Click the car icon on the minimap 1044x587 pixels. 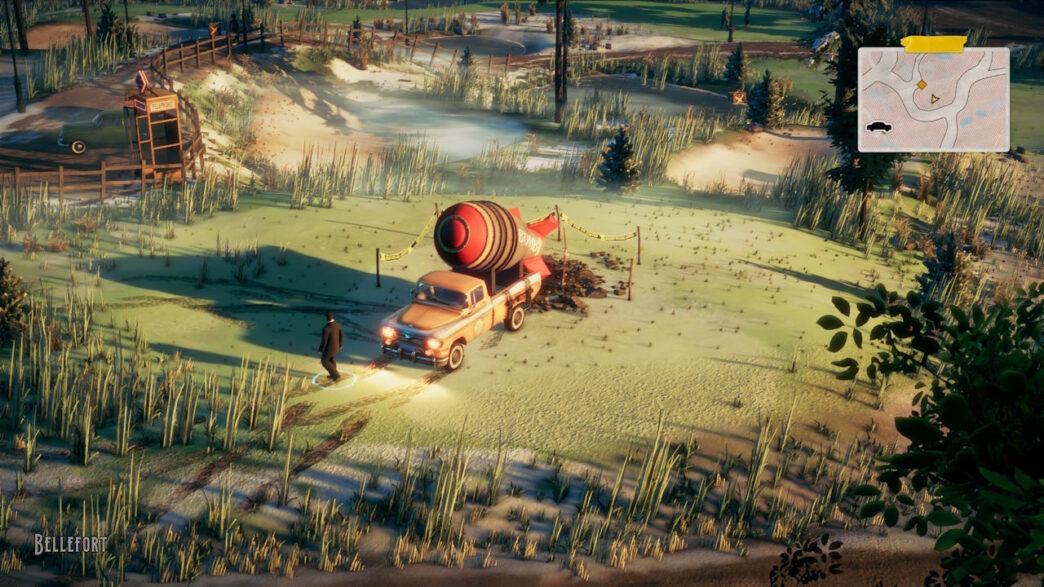[x=879, y=127]
